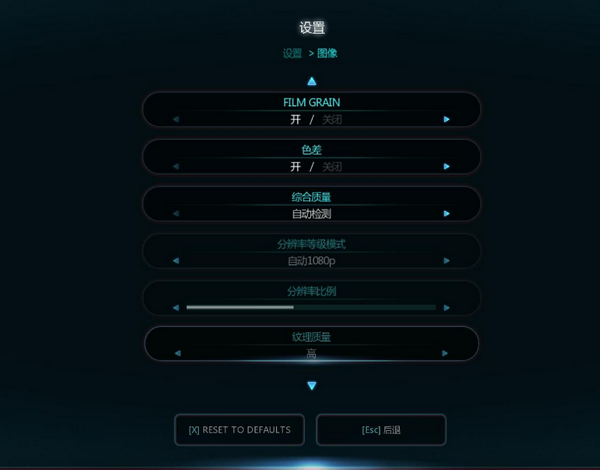Click the 分辨率比例 slider bar
600x470 pixels.
[x=311, y=308]
